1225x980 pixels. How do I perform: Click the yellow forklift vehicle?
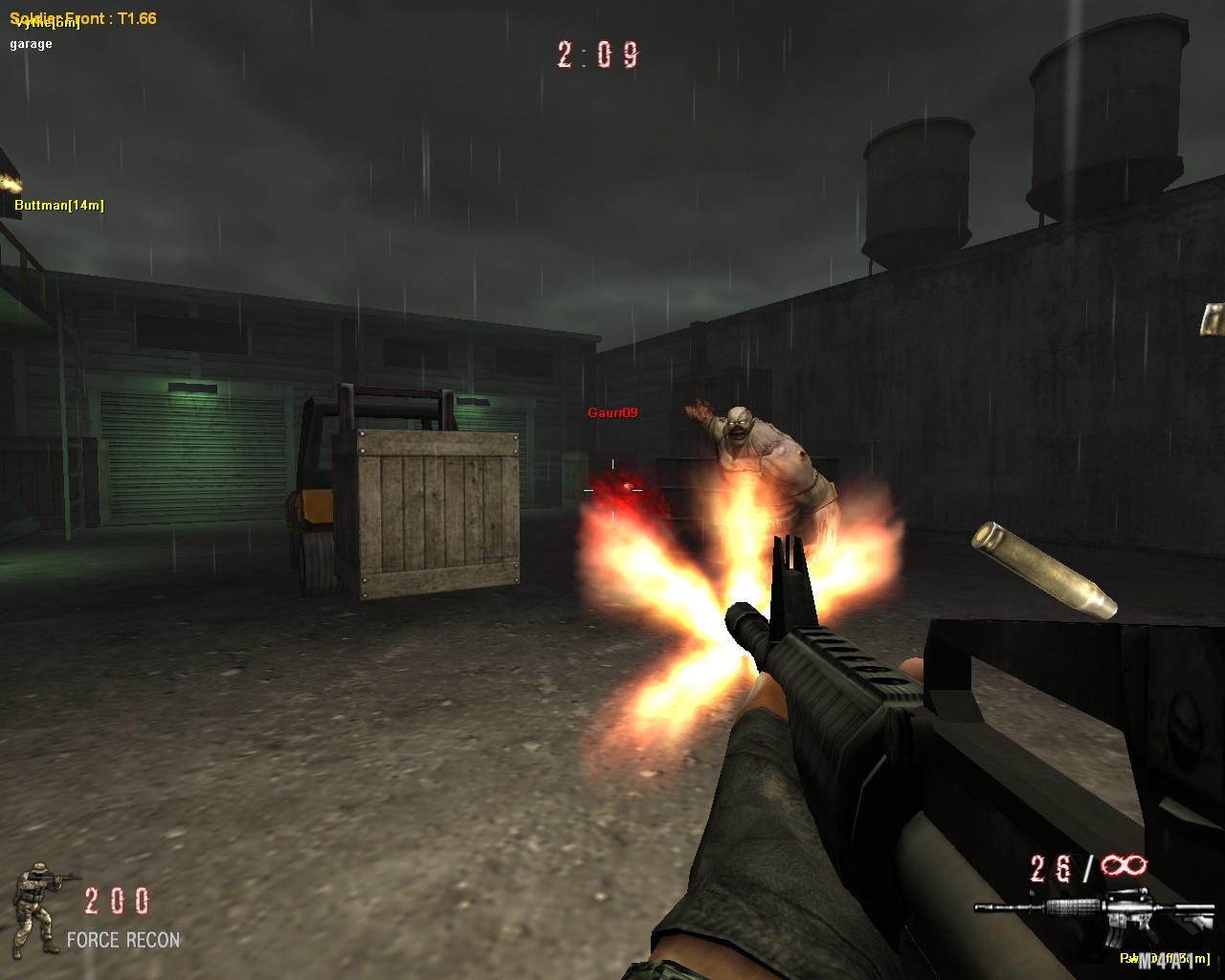[x=316, y=507]
